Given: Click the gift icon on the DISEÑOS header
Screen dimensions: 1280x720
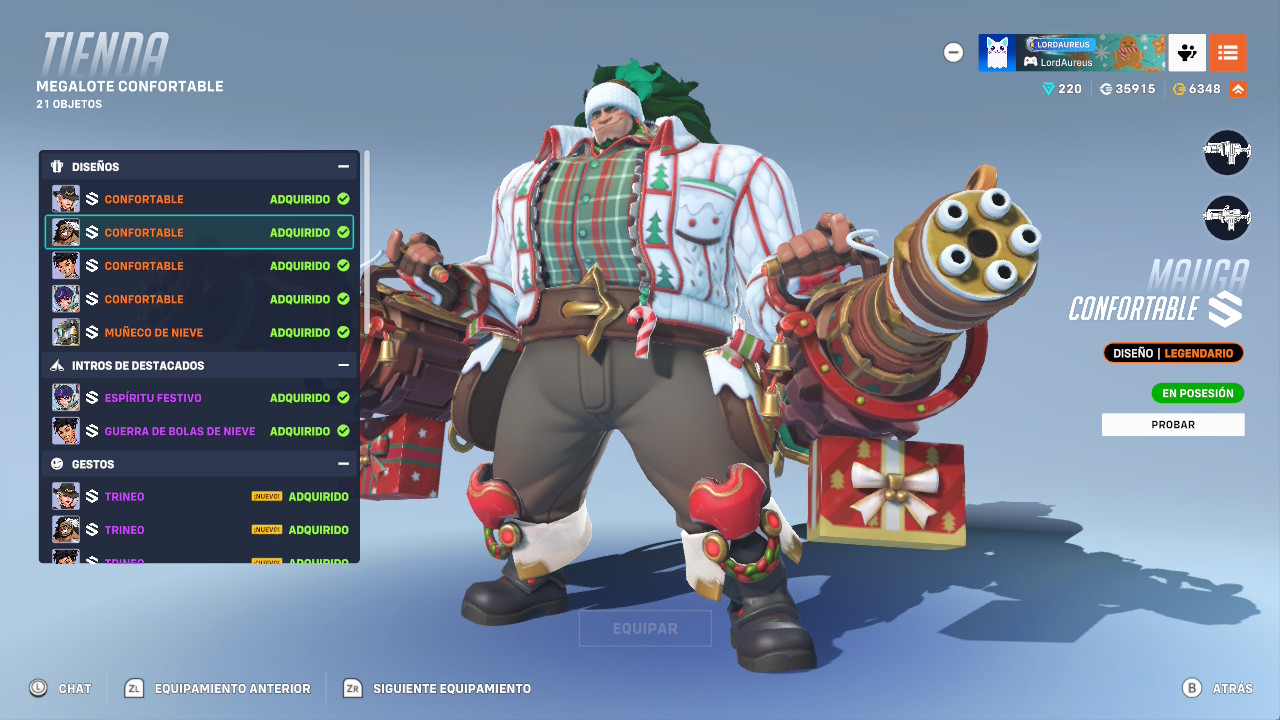Looking at the screenshot, I should (x=58, y=166).
